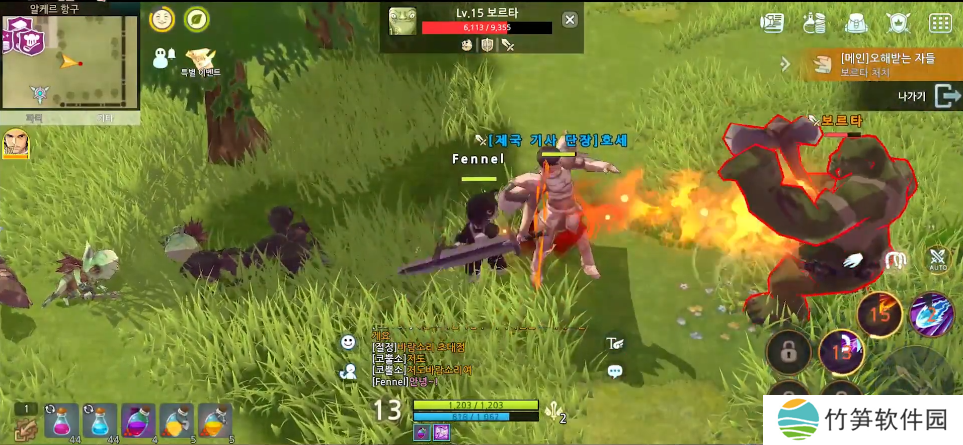Image resolution: width=963 pixels, height=445 pixels.
Task: Use the pink potion in the first hotbar slot
Action: point(61,421)
